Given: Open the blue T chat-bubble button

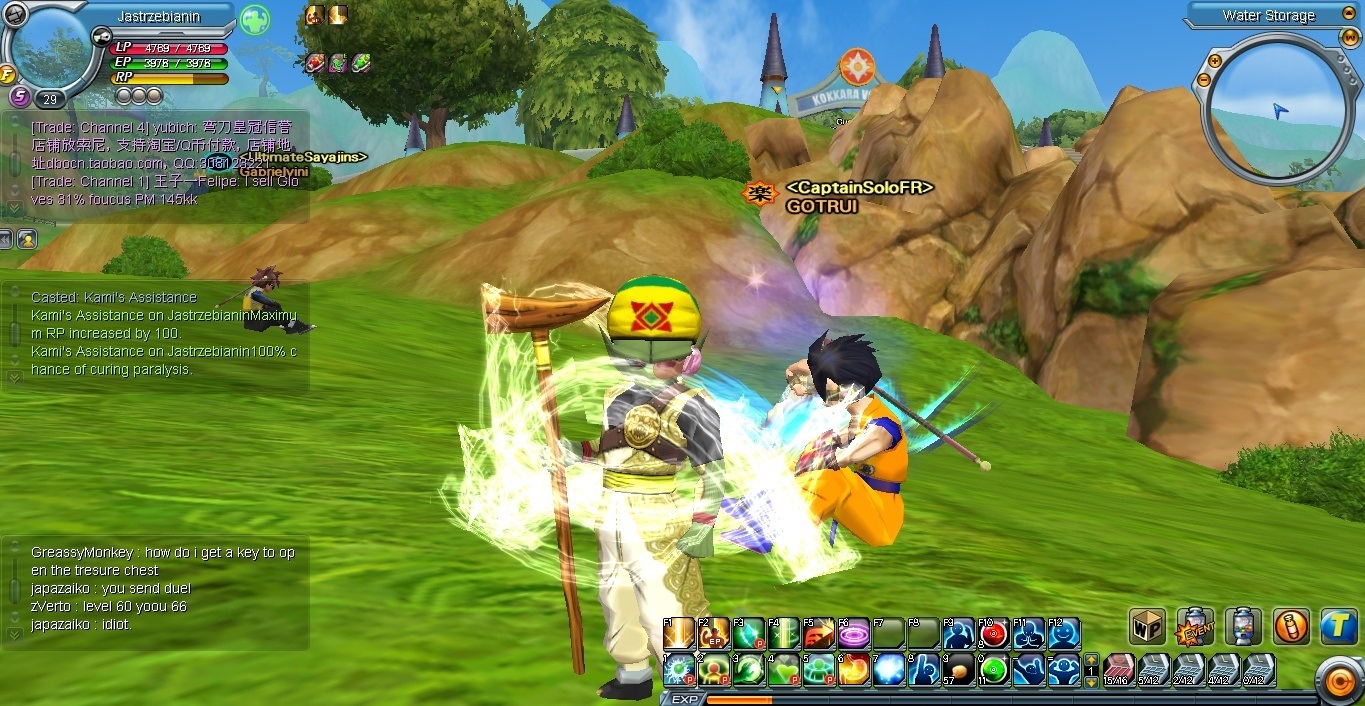Looking at the screenshot, I should (x=1338, y=626).
